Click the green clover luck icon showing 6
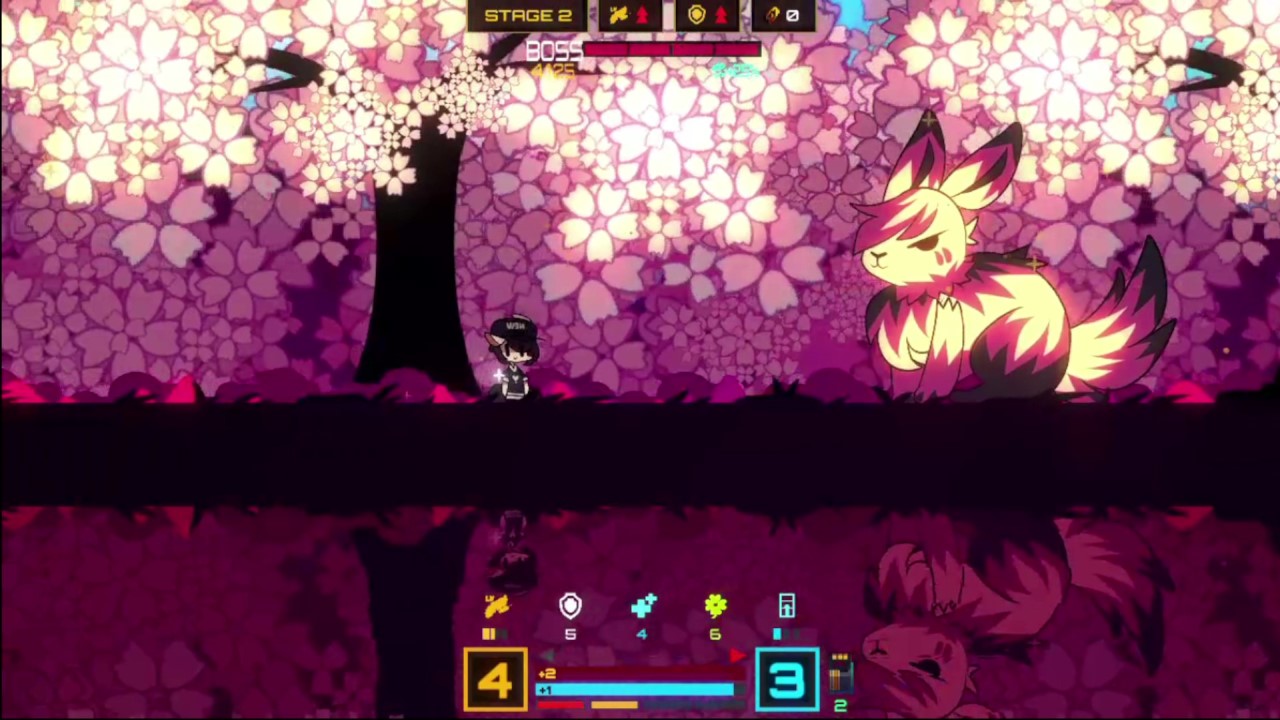The image size is (1280, 720). tap(716, 605)
